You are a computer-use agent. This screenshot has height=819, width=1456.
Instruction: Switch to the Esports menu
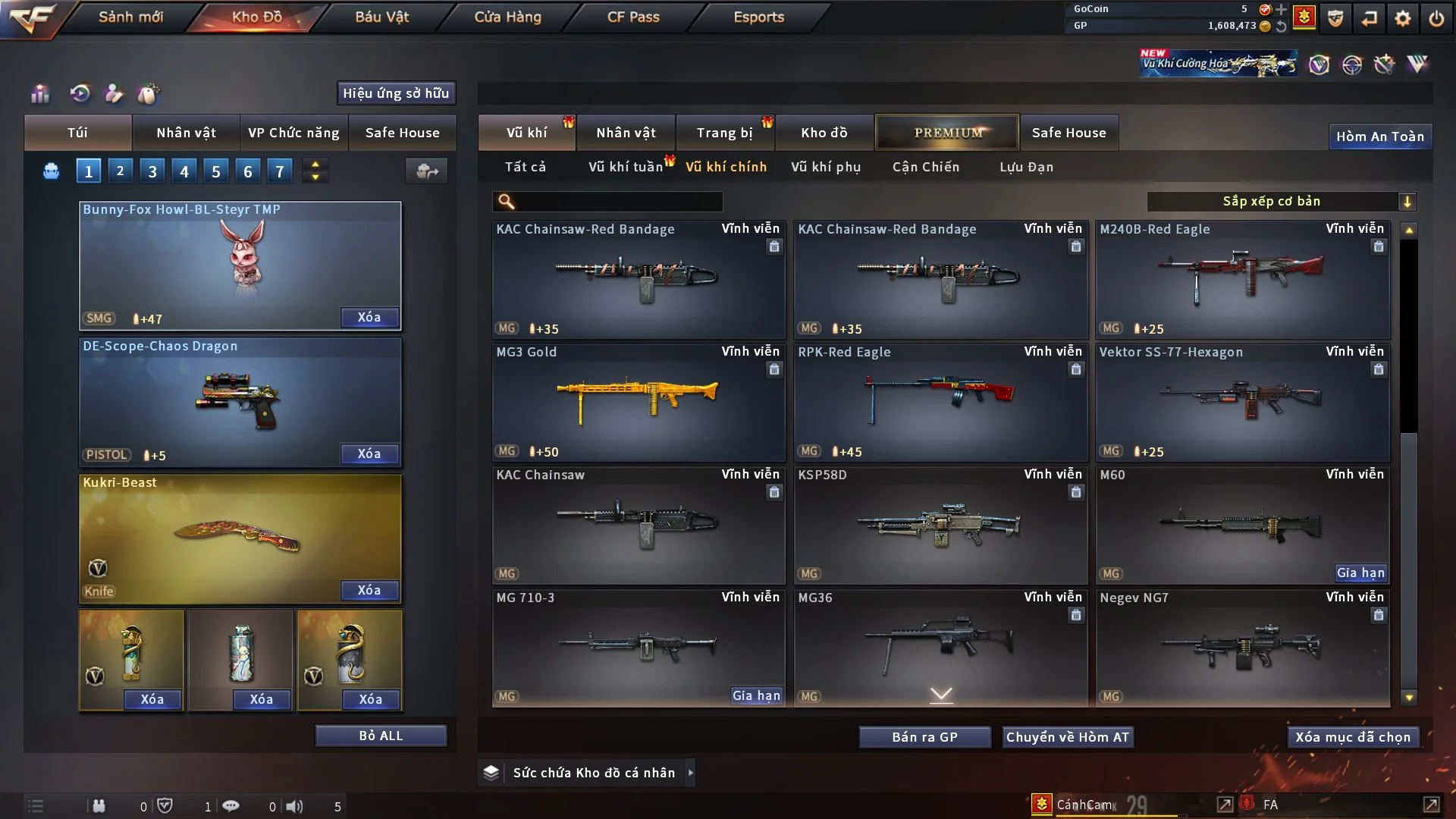pos(758,17)
